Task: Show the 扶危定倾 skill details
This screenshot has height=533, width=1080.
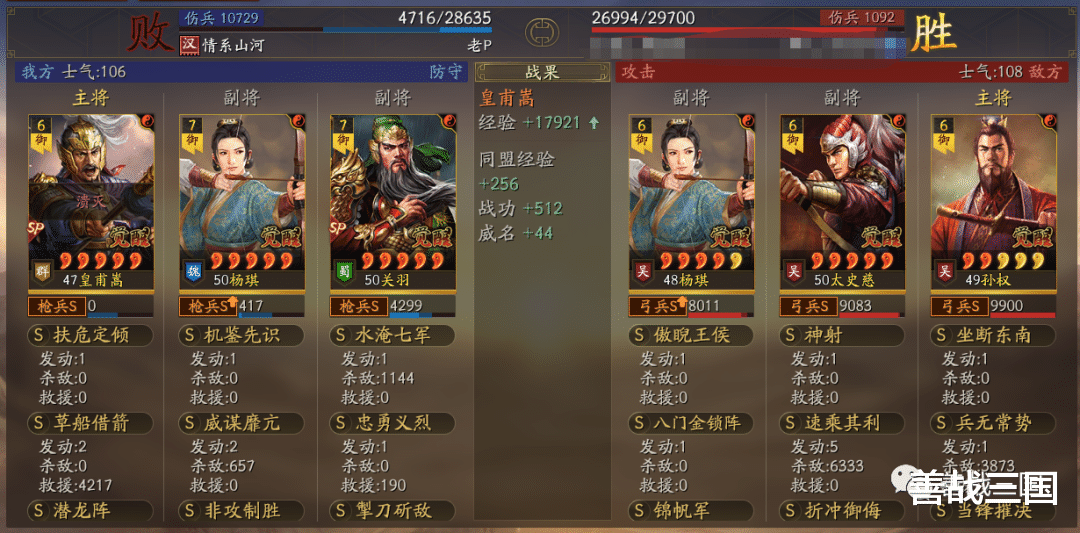Action: coord(92,335)
